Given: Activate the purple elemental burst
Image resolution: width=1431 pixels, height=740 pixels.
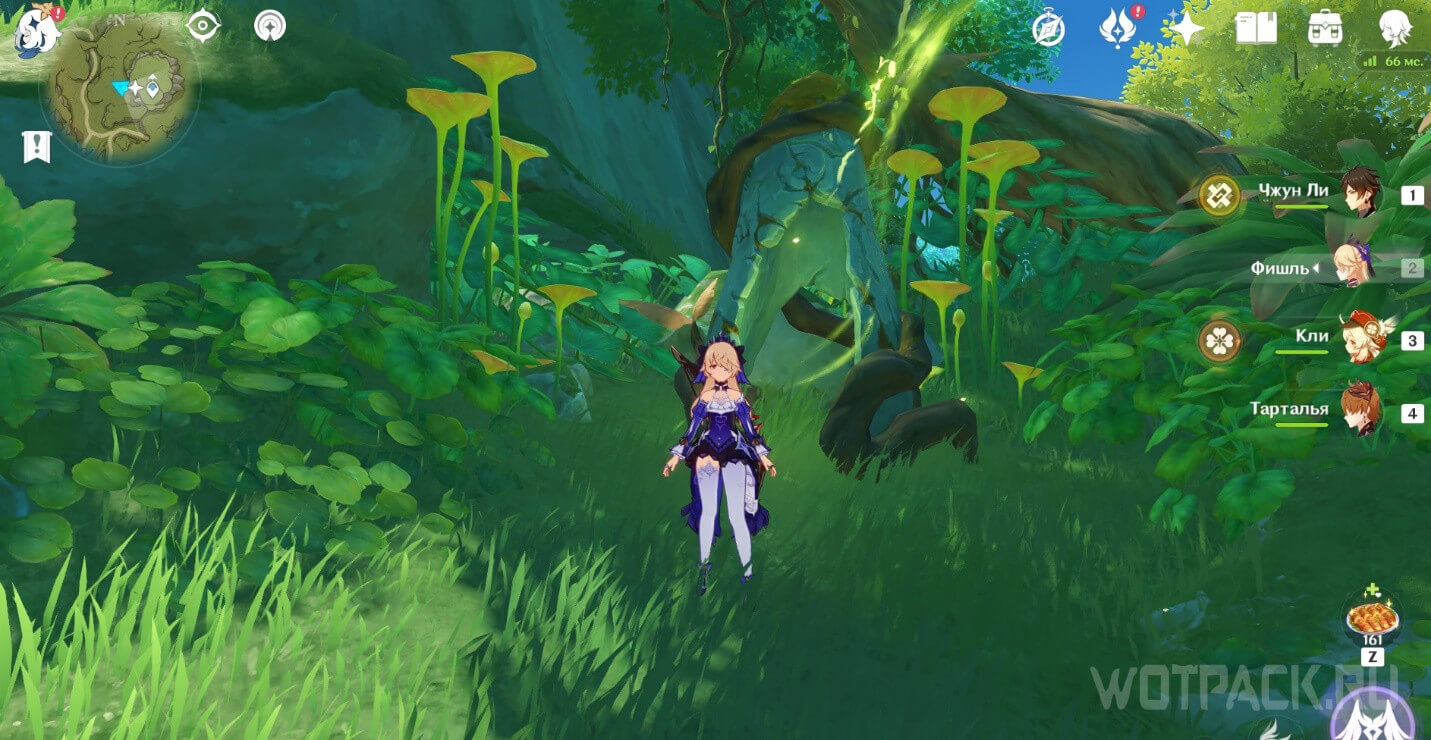Looking at the screenshot, I should 1372,718.
